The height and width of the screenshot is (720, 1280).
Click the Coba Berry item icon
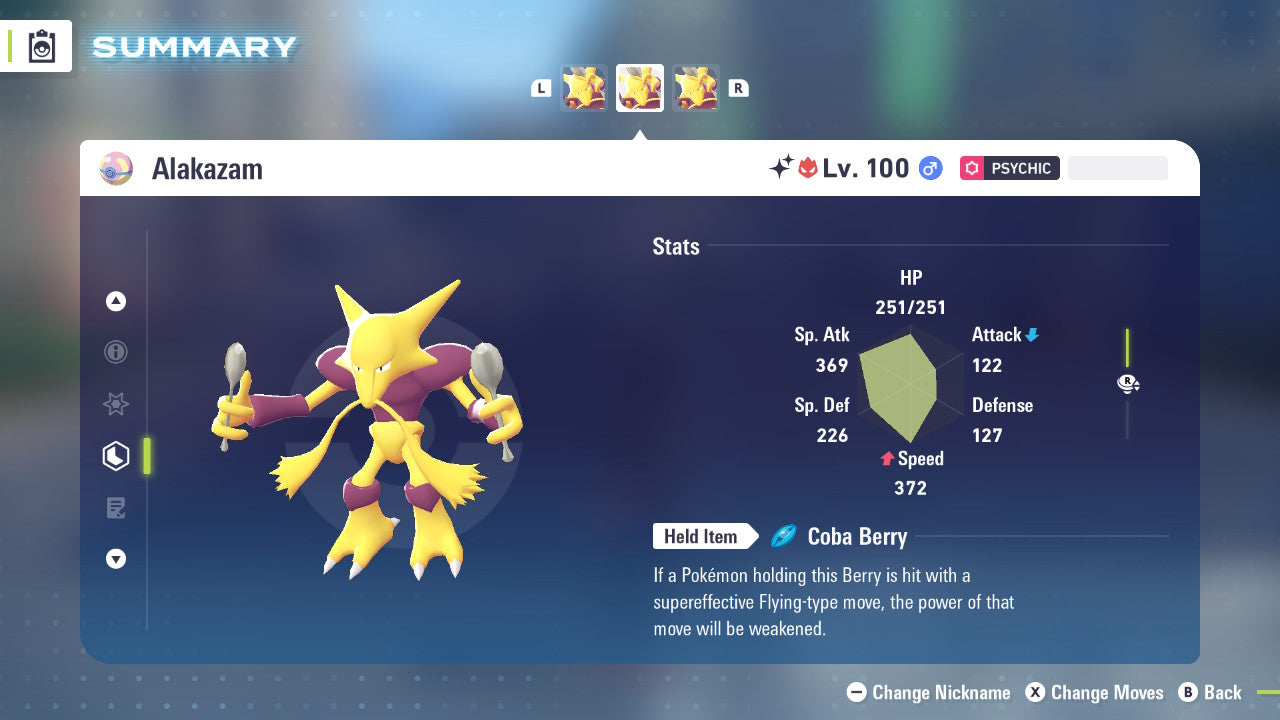(786, 536)
